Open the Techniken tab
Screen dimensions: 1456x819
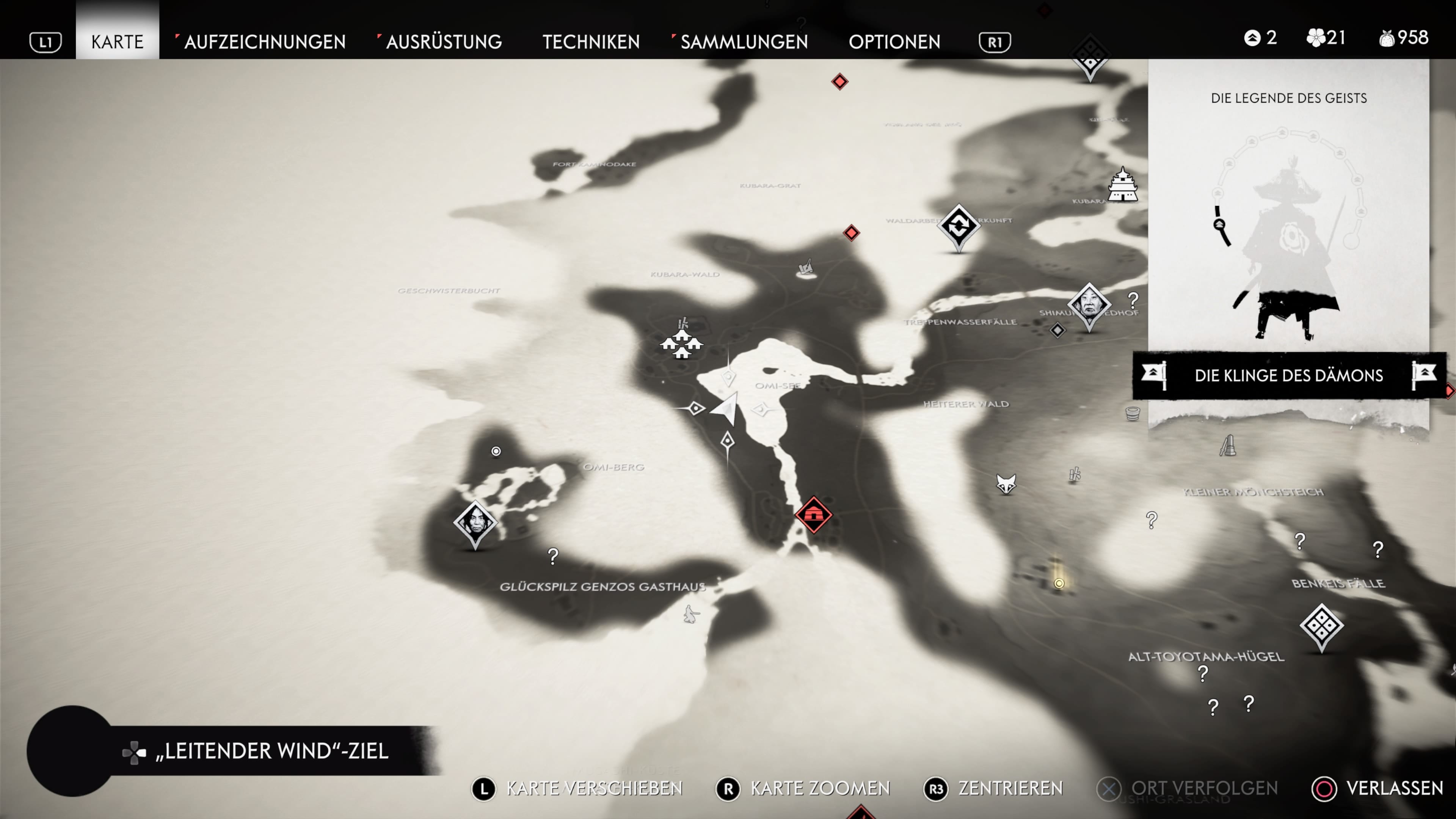click(x=591, y=41)
